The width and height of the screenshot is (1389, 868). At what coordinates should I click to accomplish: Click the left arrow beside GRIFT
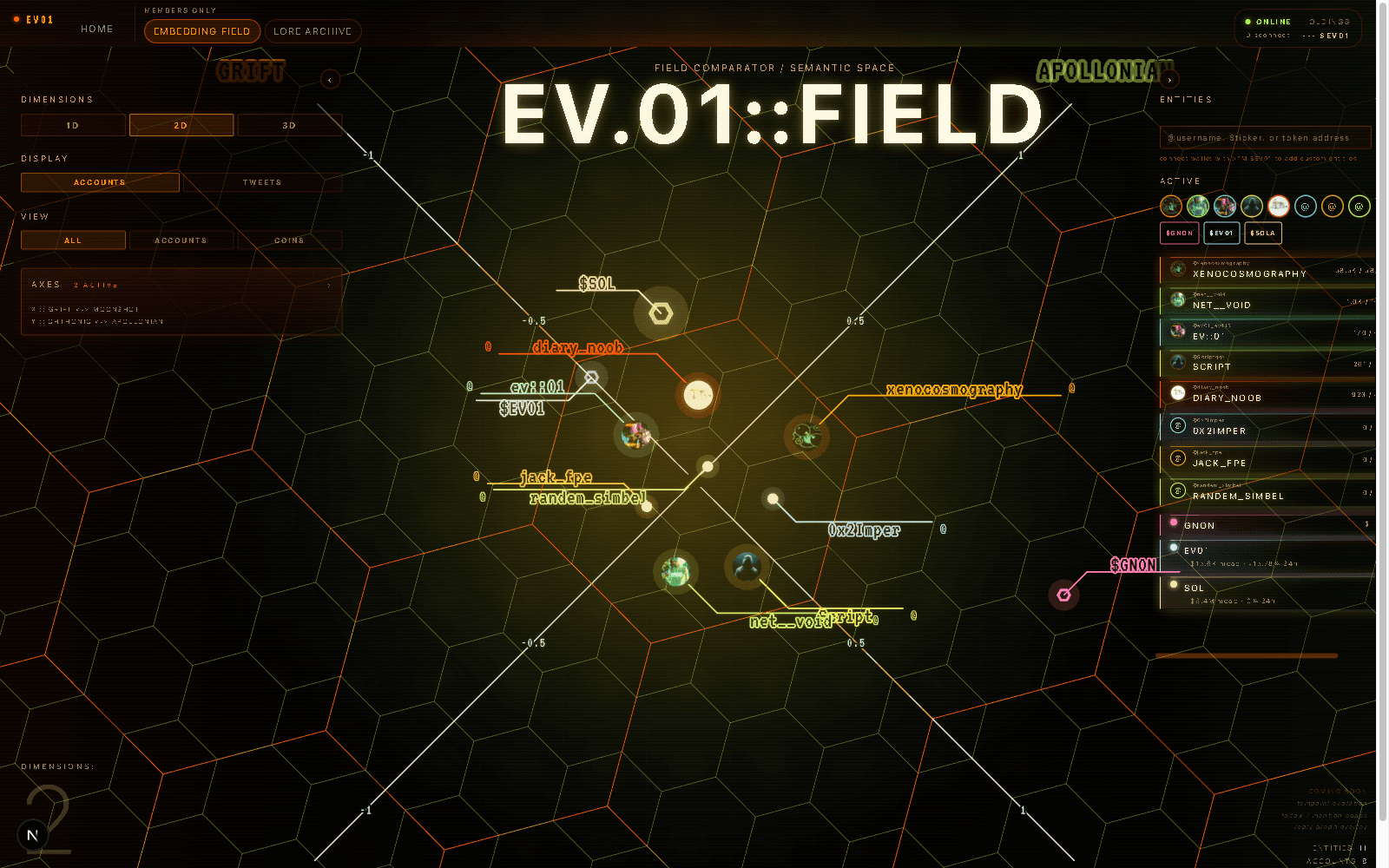pos(330,79)
